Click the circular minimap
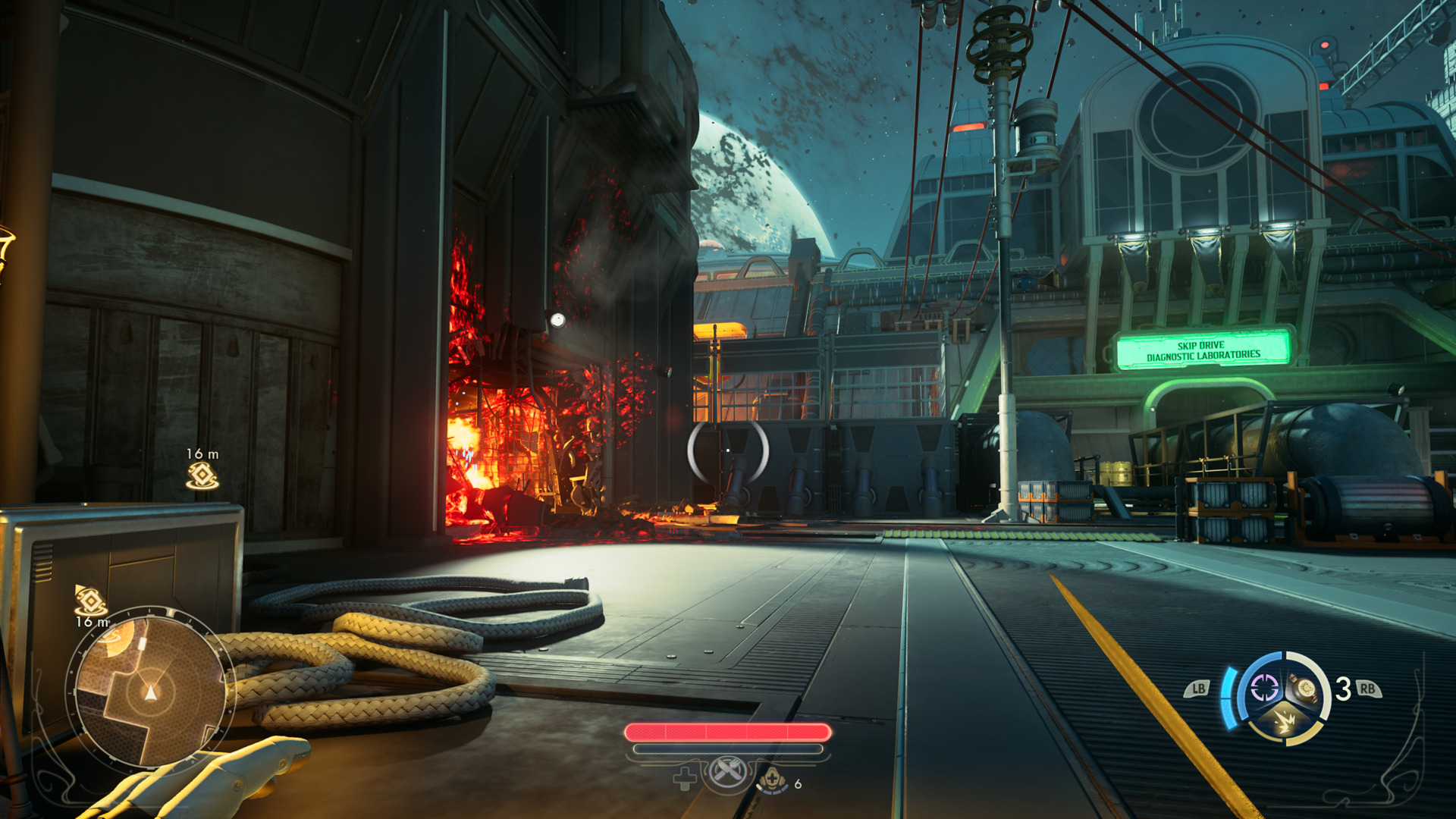 point(150,691)
